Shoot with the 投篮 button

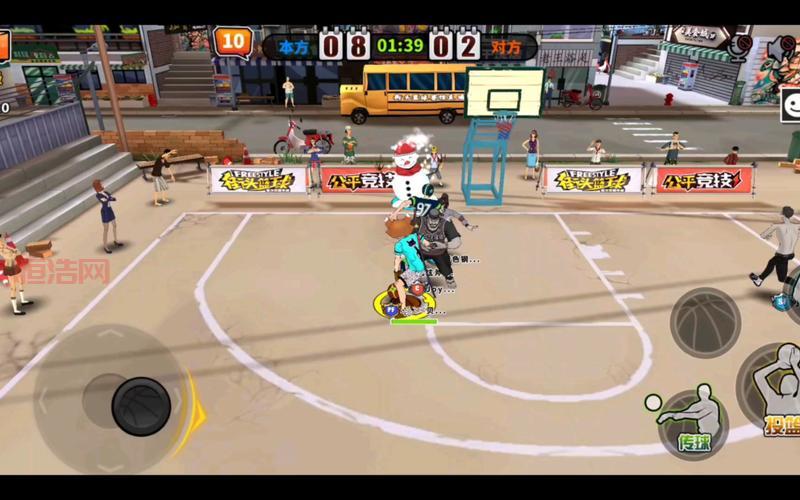[775, 390]
